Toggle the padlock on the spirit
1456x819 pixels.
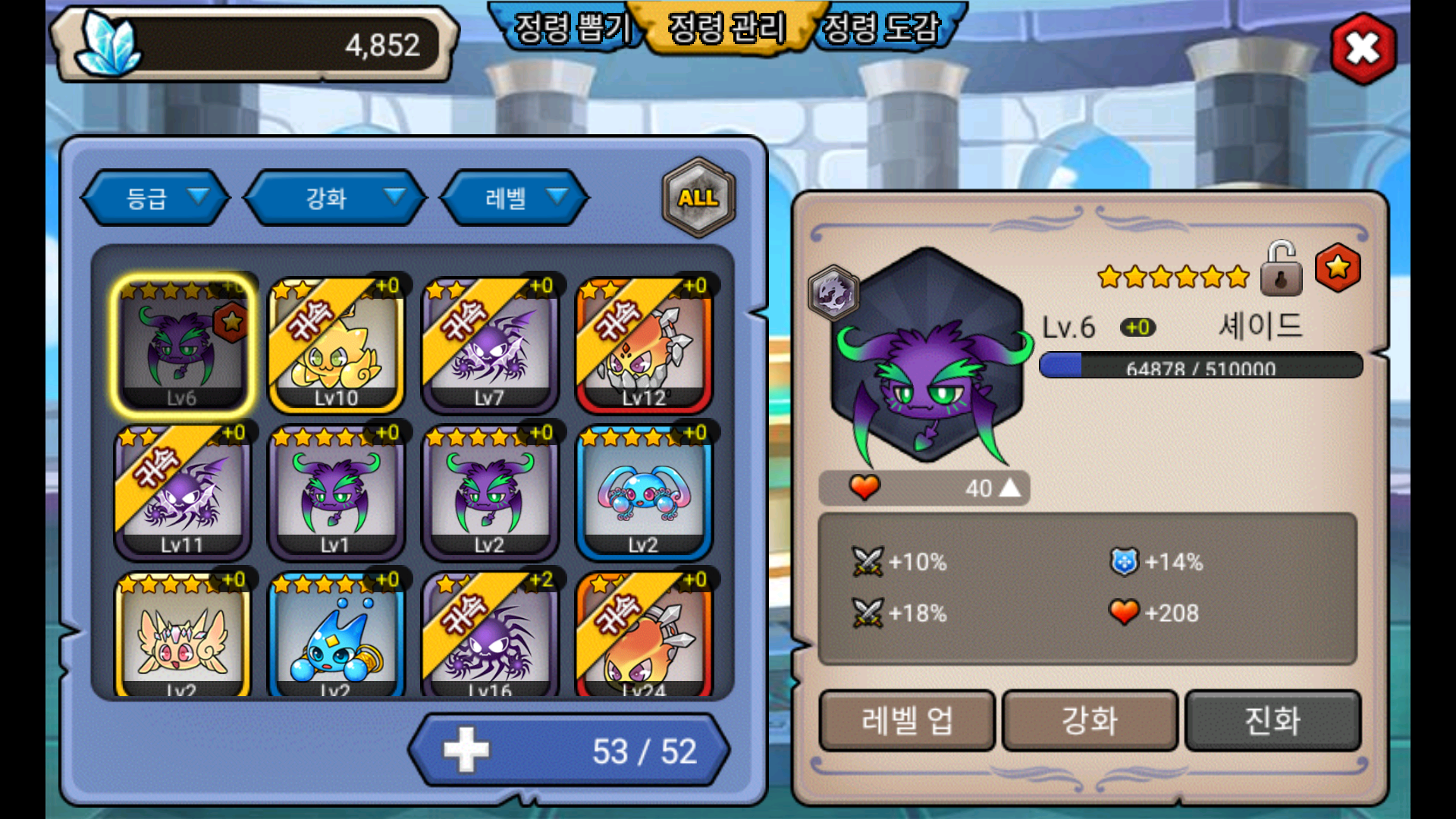(x=1281, y=270)
